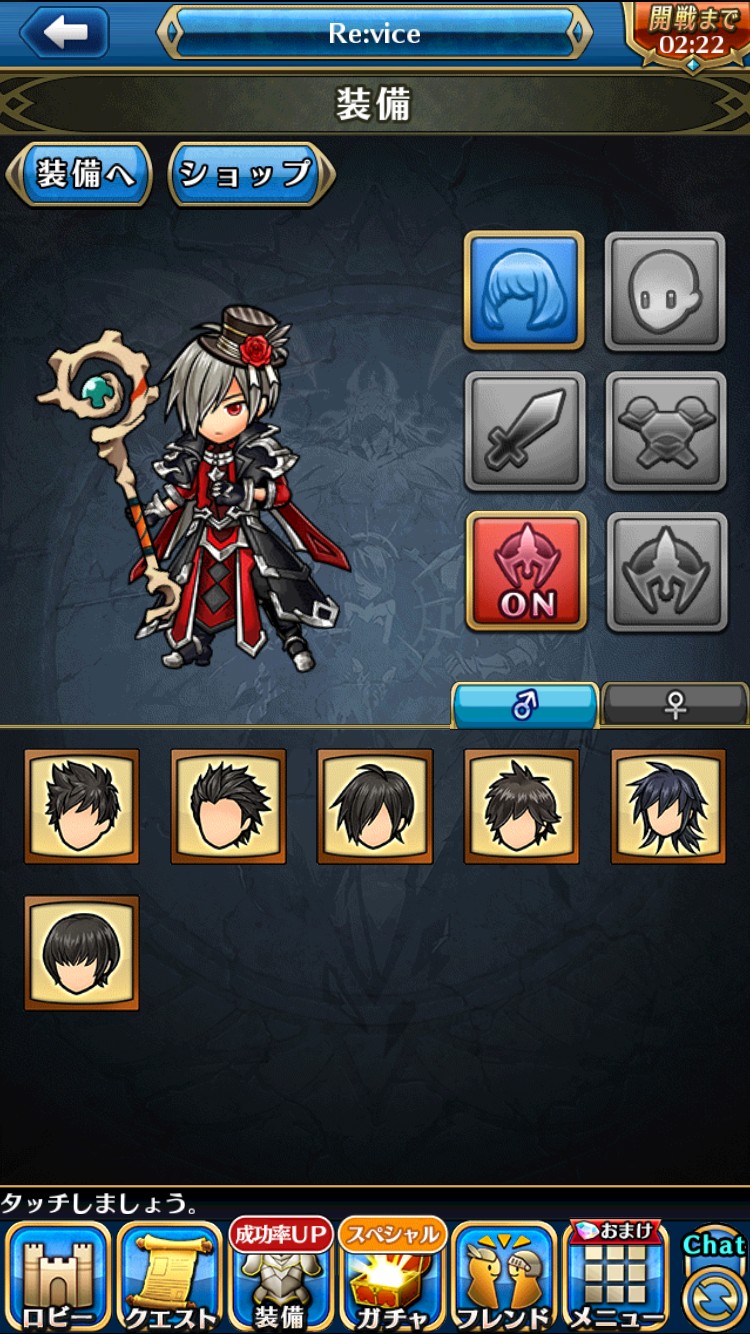Pick the straight bob haircut thumbnail
Image resolution: width=750 pixels, height=1334 pixels.
coord(82,952)
